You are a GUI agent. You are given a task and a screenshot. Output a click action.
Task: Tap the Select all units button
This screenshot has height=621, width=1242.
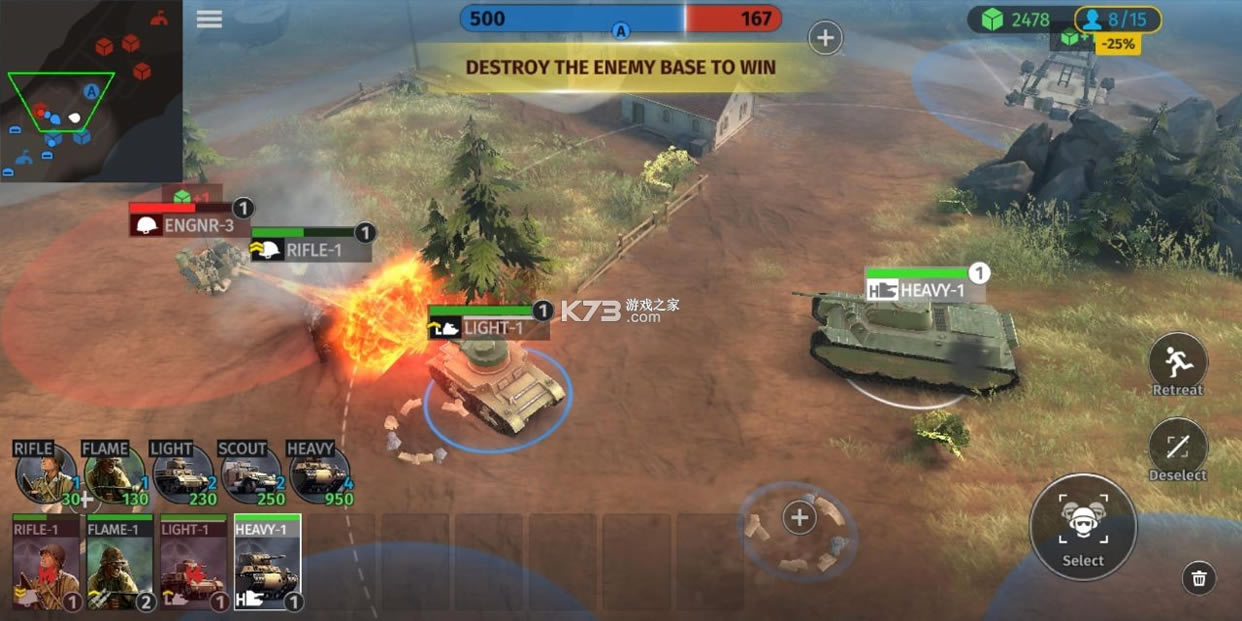(x=1083, y=526)
